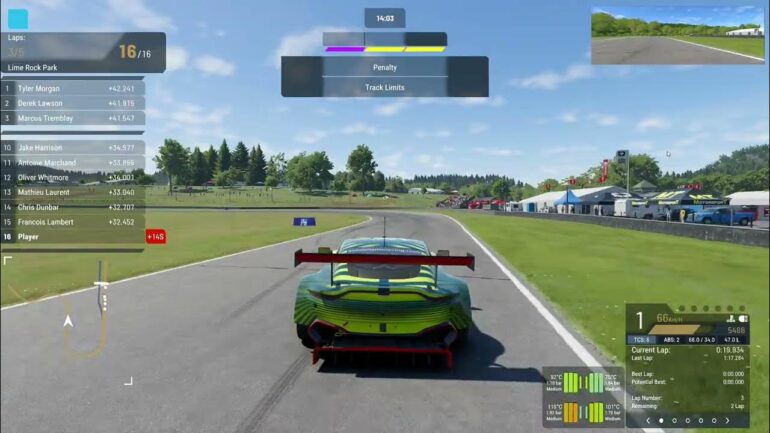The height and width of the screenshot is (433, 770).
Task: Click the Track Limits penalty banner
Action: pos(384,87)
